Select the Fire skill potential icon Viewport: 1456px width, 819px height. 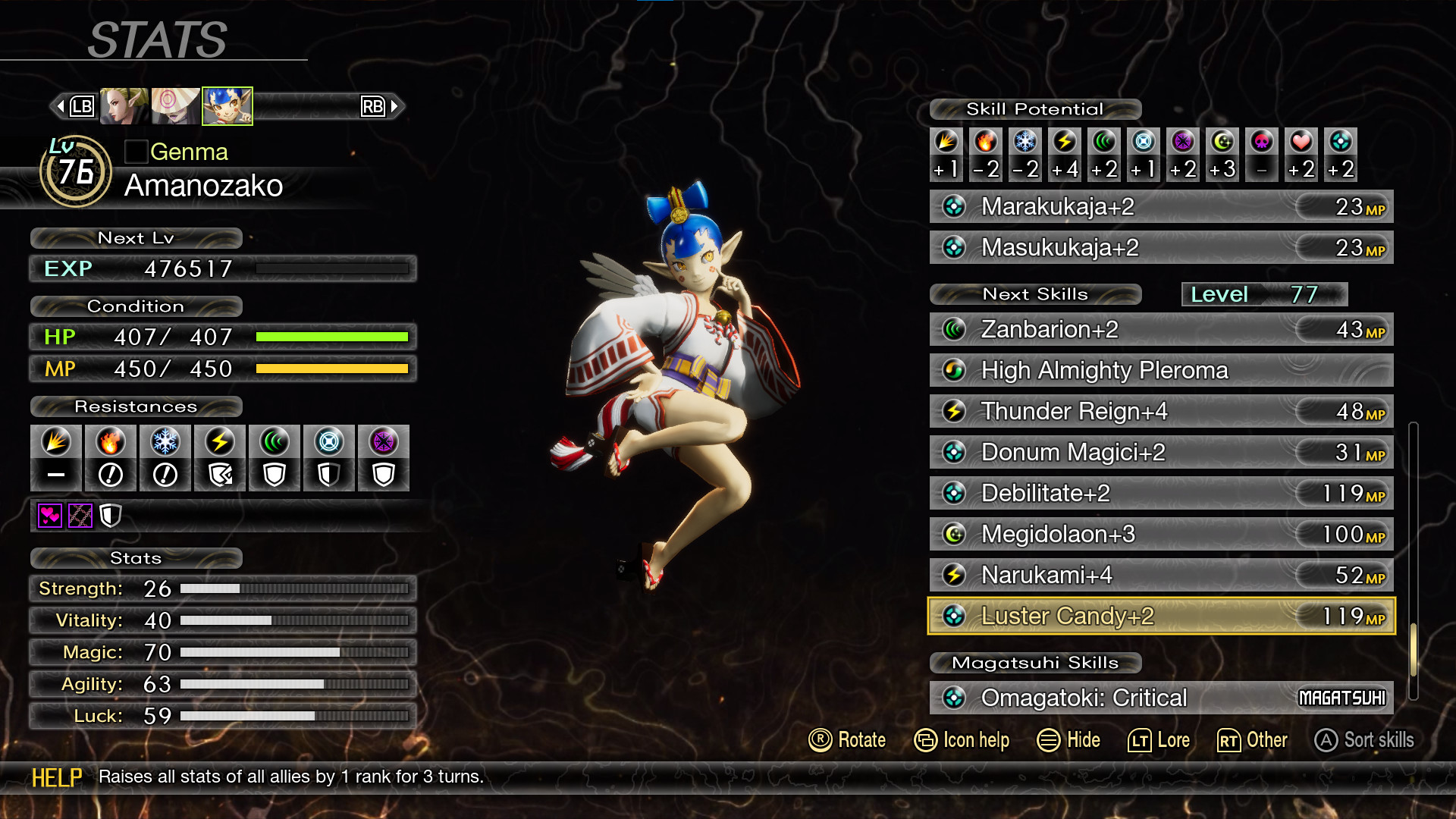985,143
